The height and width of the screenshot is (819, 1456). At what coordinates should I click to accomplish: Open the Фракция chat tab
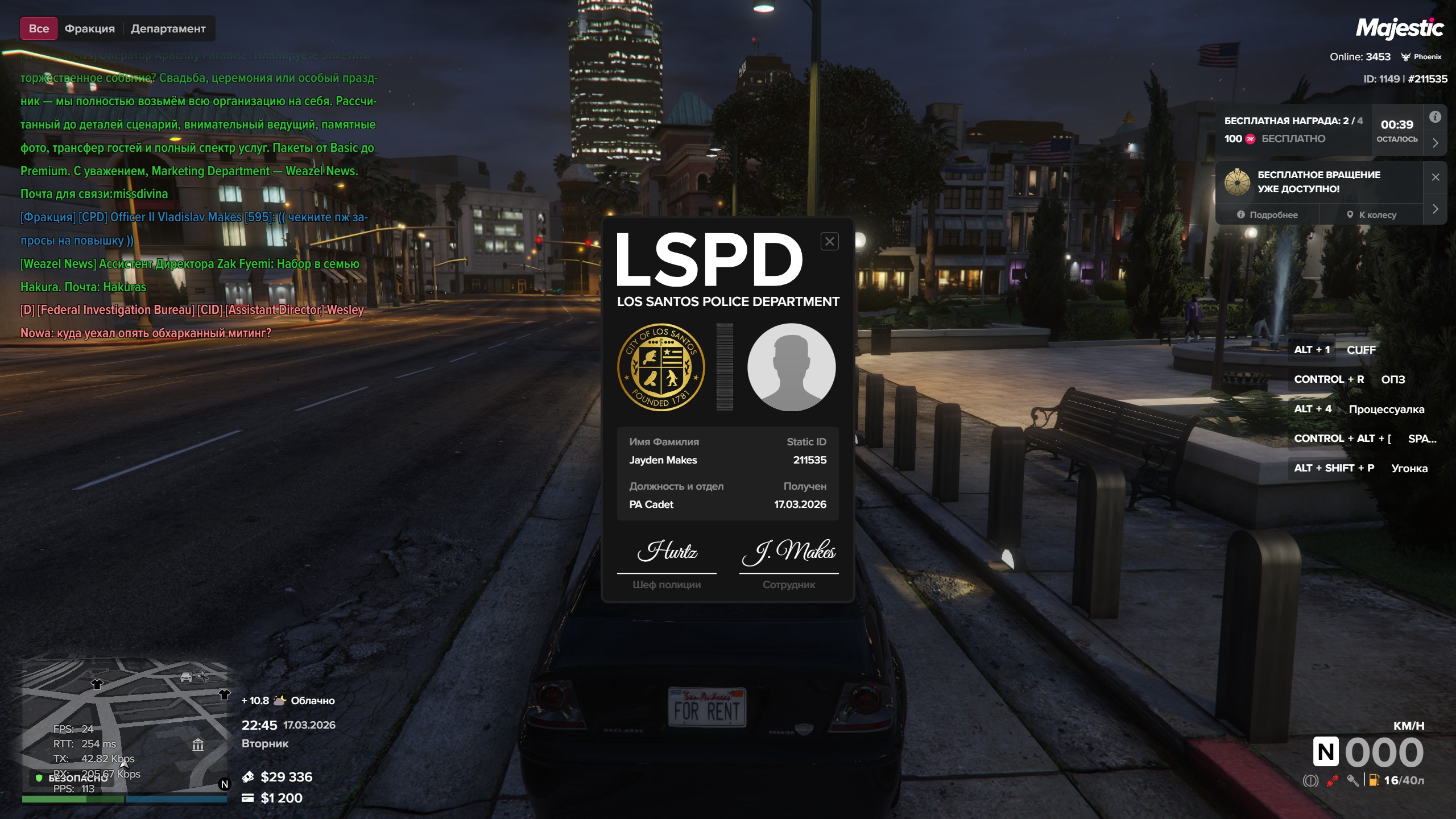[x=89, y=28]
